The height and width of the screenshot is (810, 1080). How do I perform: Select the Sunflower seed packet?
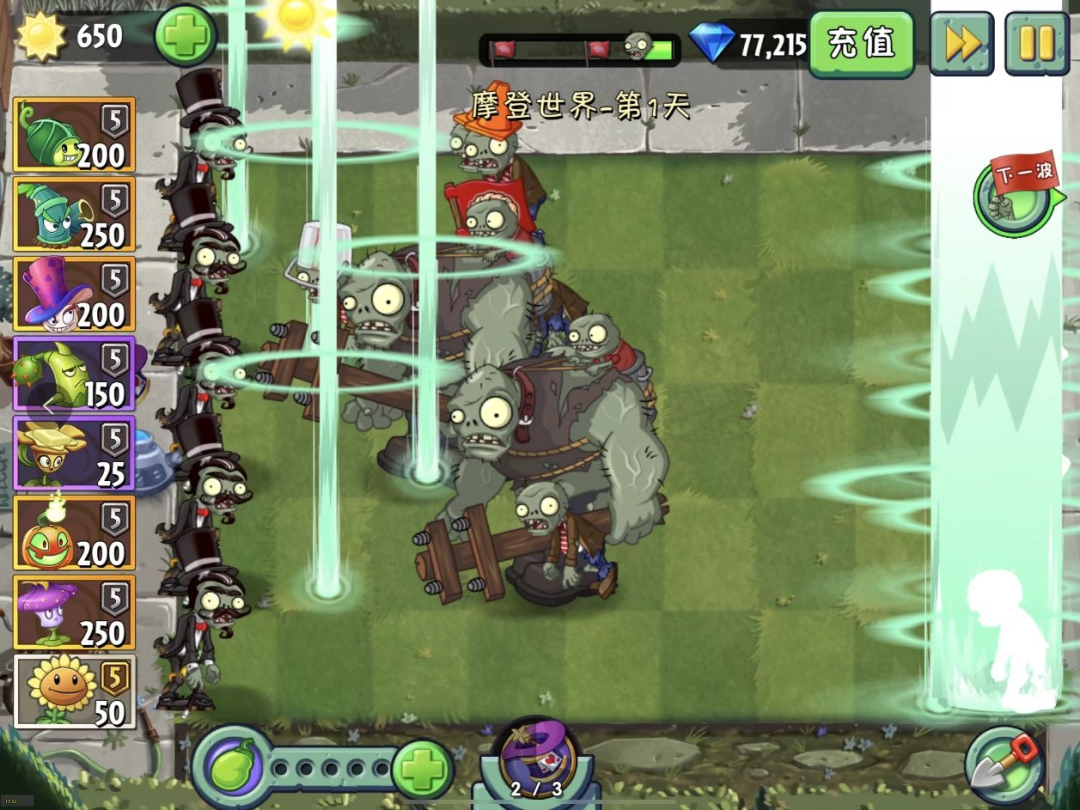pos(74,692)
